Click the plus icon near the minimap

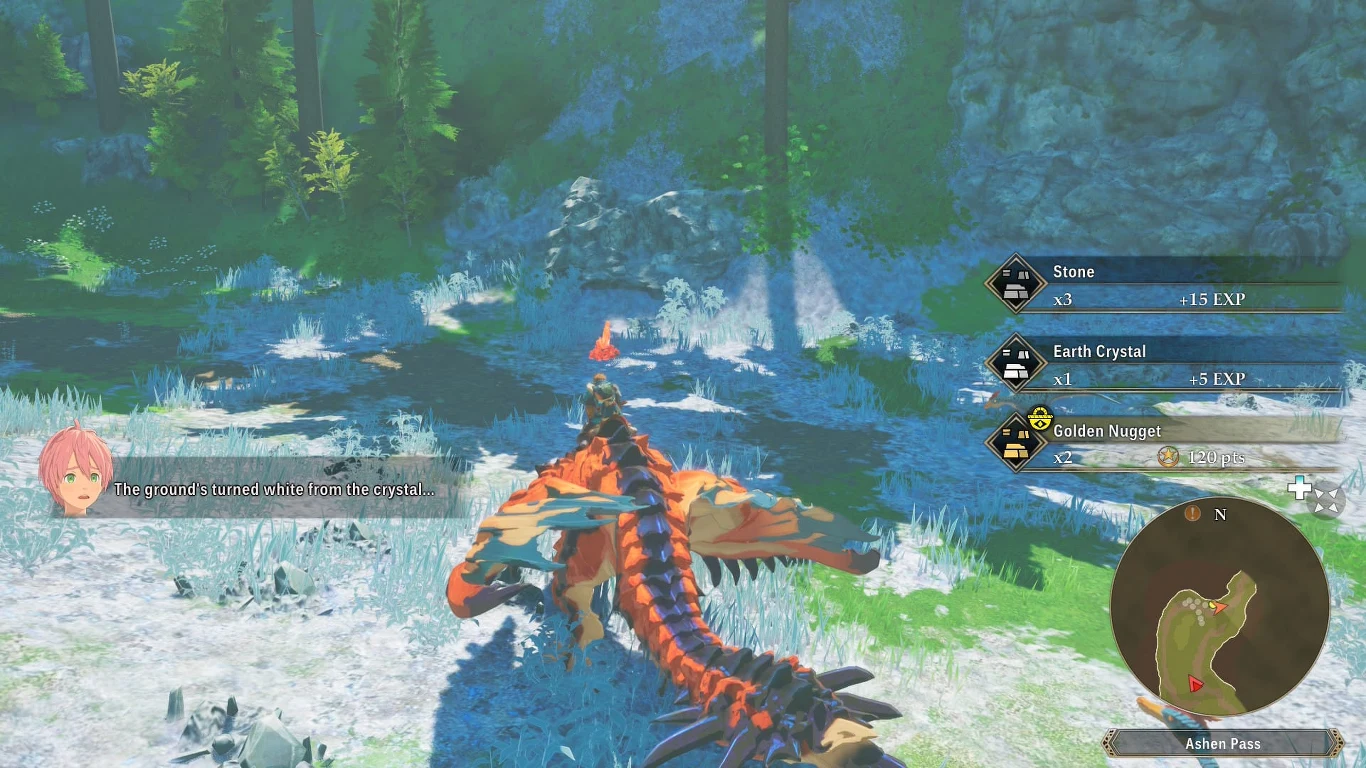[x=1299, y=489]
